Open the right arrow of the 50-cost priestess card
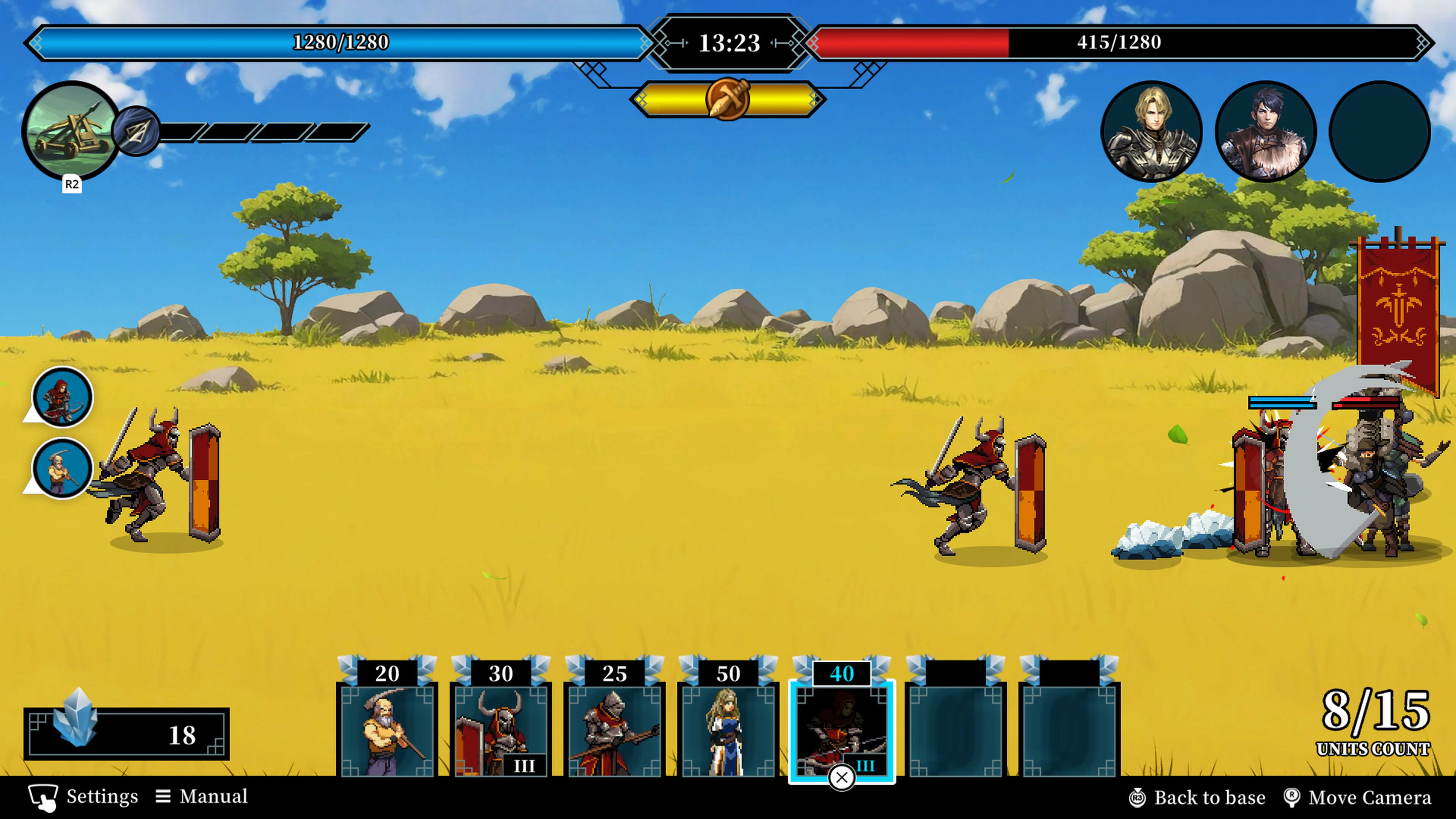The width and height of the screenshot is (1456, 819). 766,673
